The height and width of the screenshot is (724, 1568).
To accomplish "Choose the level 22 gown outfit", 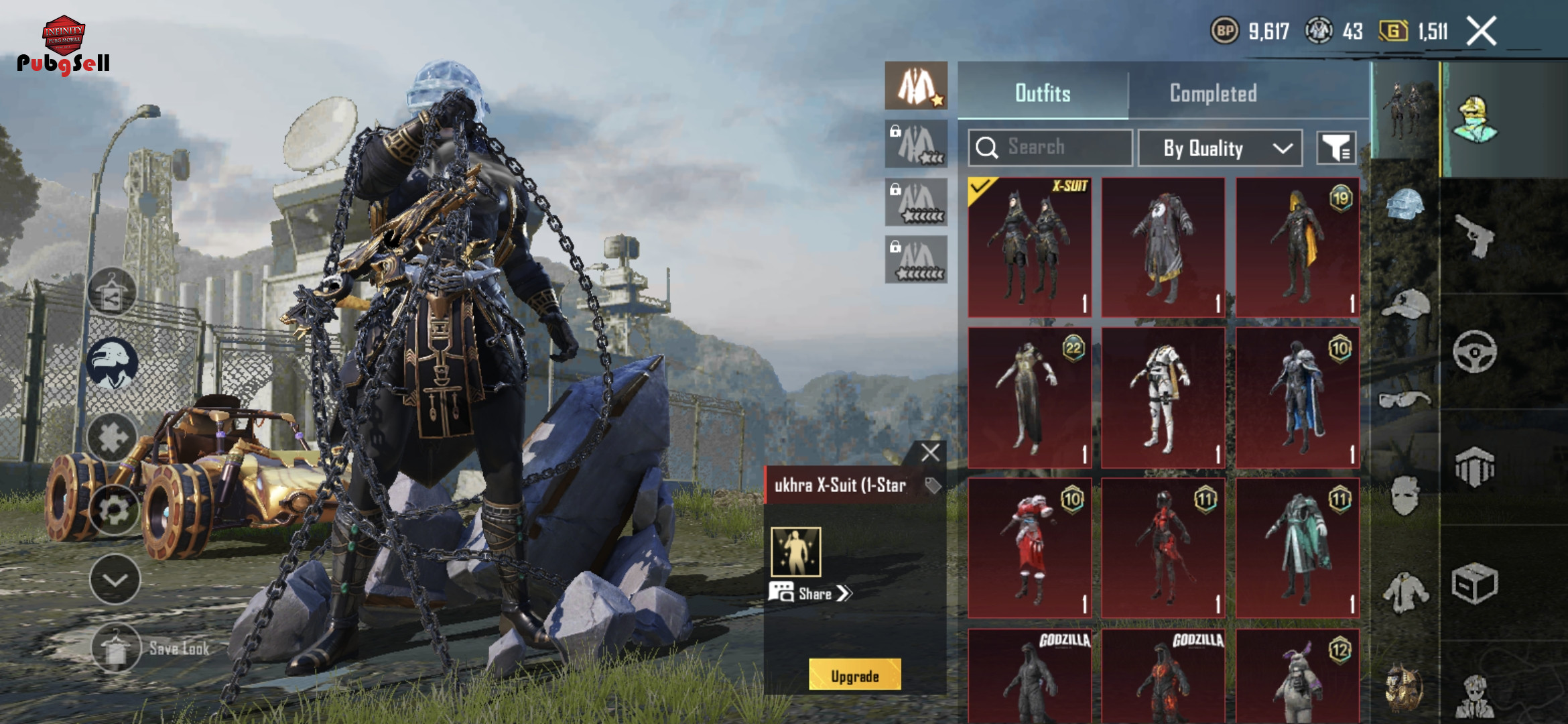I will pos(1030,398).
